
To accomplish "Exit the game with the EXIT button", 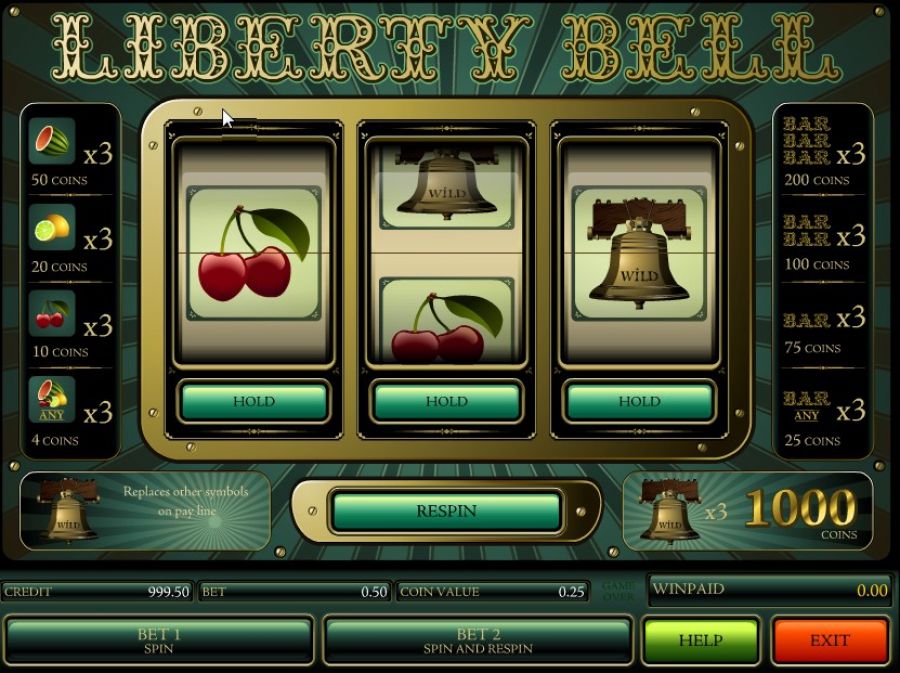I will tap(830, 641).
